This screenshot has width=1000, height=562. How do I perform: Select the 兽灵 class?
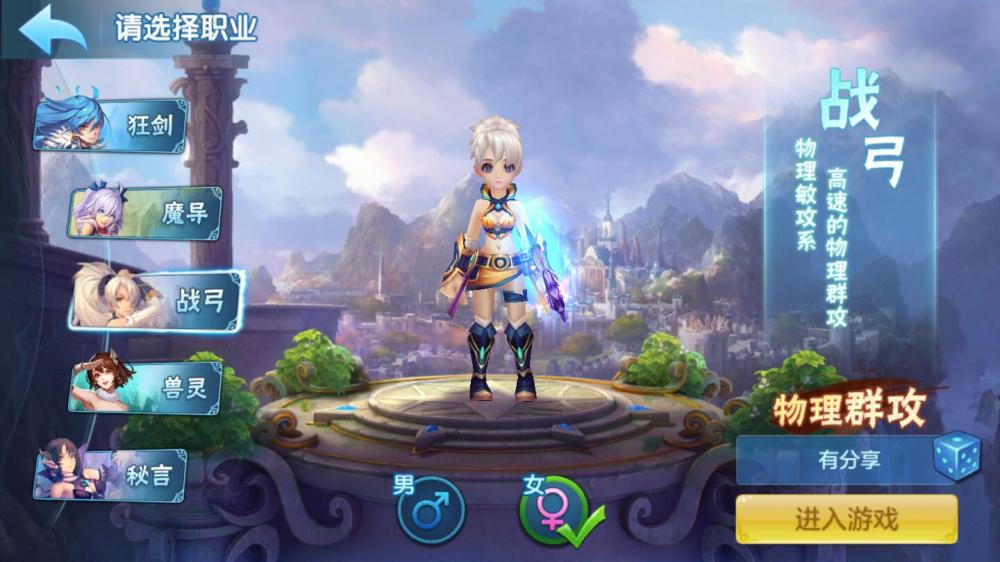146,387
